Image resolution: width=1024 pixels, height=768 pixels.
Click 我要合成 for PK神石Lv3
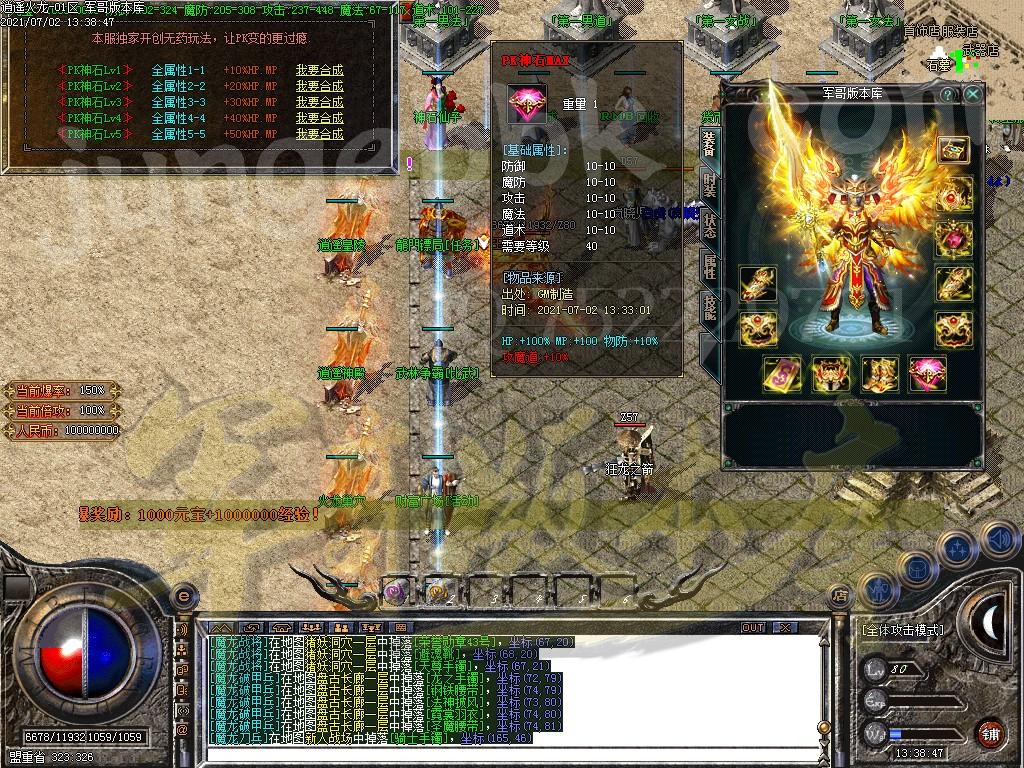tap(319, 102)
